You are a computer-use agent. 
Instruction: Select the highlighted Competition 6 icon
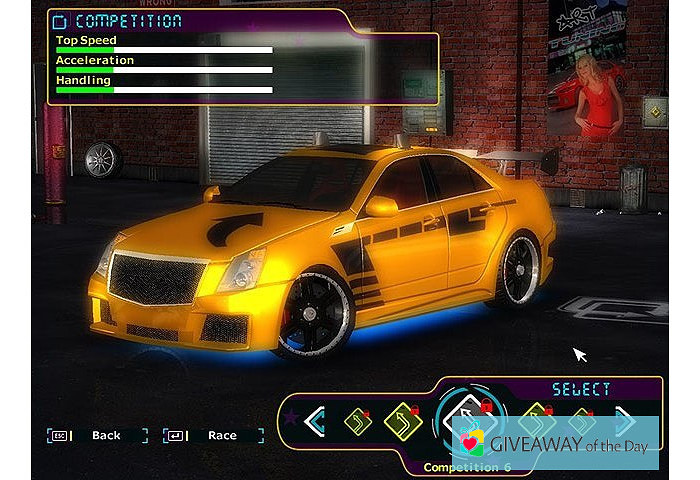pos(464,419)
